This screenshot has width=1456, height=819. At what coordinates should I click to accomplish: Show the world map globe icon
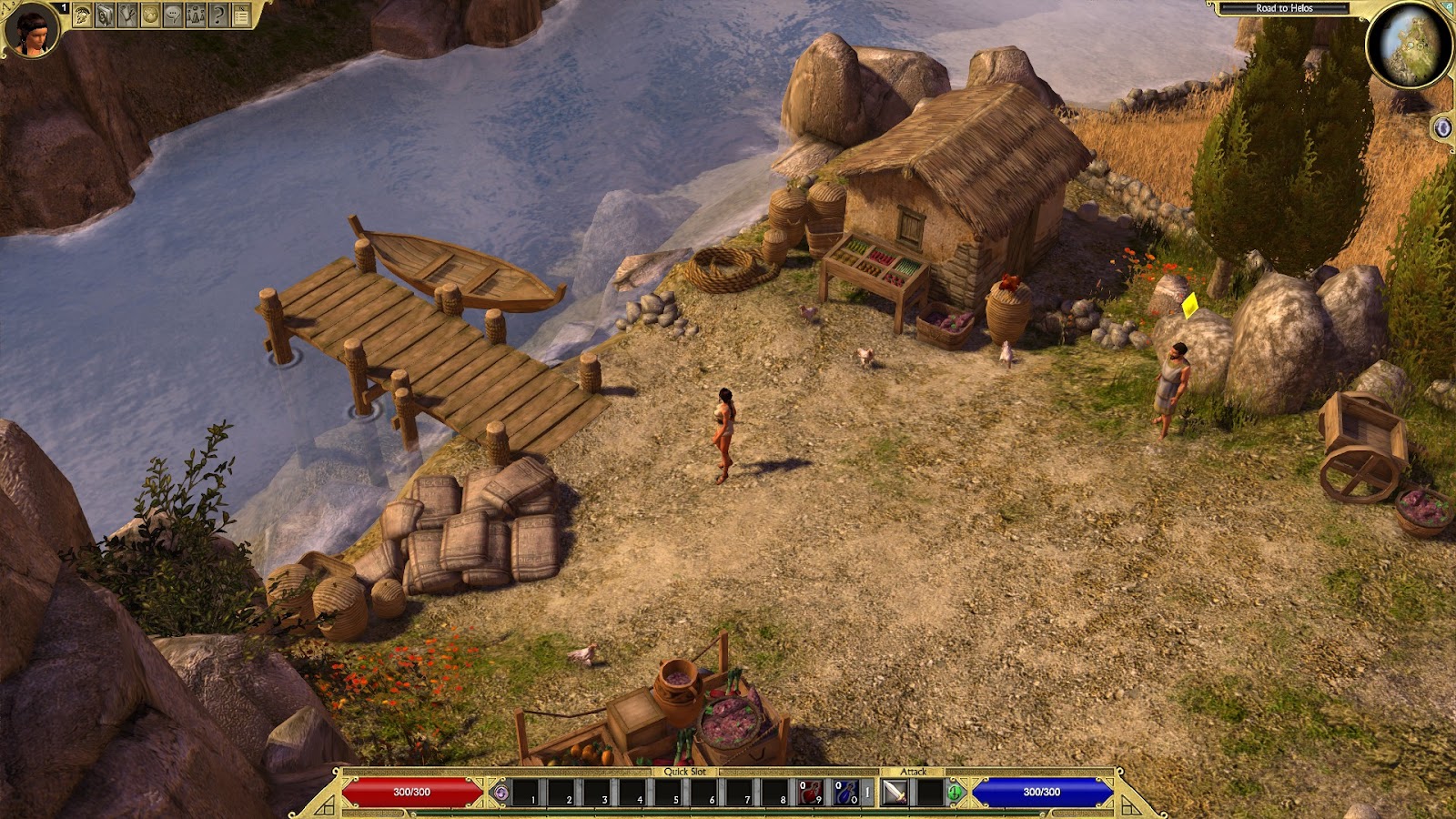pyautogui.click(x=150, y=15)
